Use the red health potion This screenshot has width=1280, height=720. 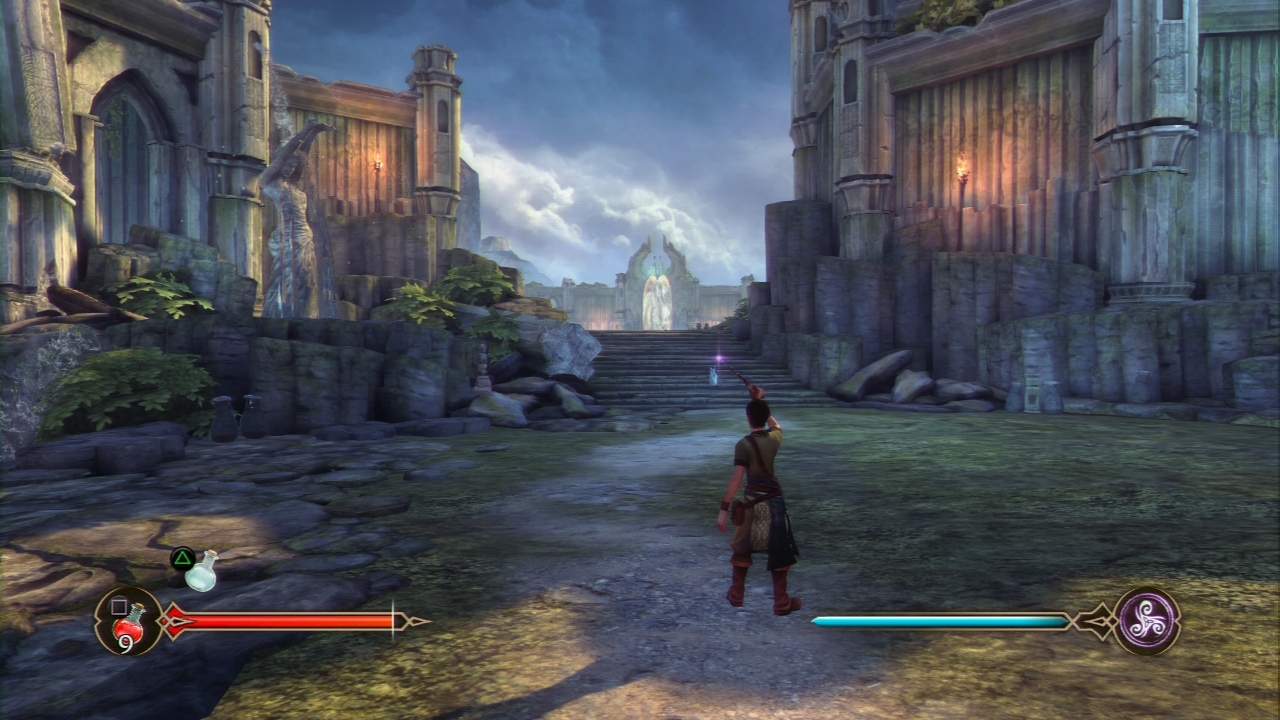coord(129,623)
